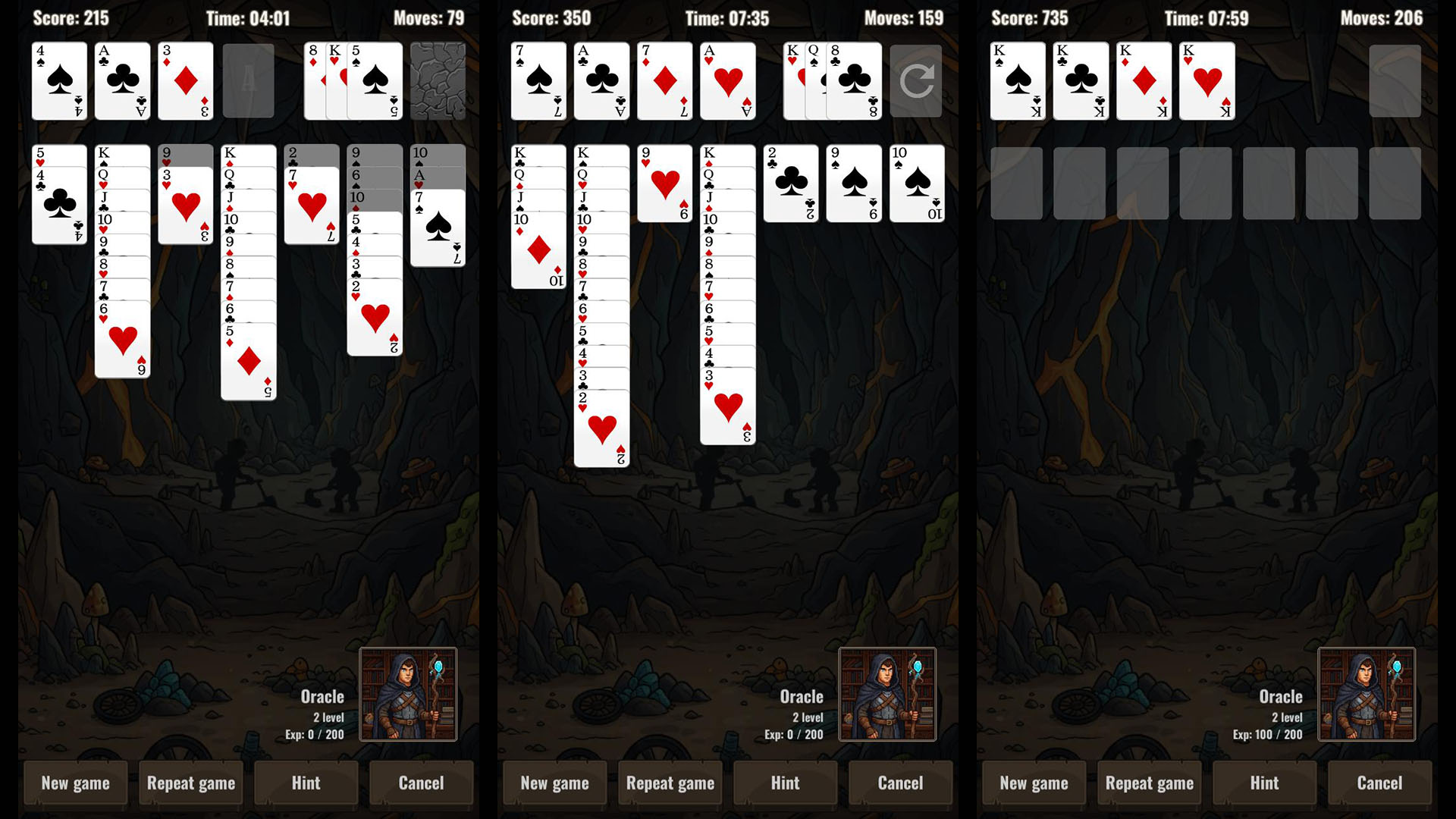Click the Exp 100/200 progress display
The height and width of the screenshot is (819, 1456).
1268,734
